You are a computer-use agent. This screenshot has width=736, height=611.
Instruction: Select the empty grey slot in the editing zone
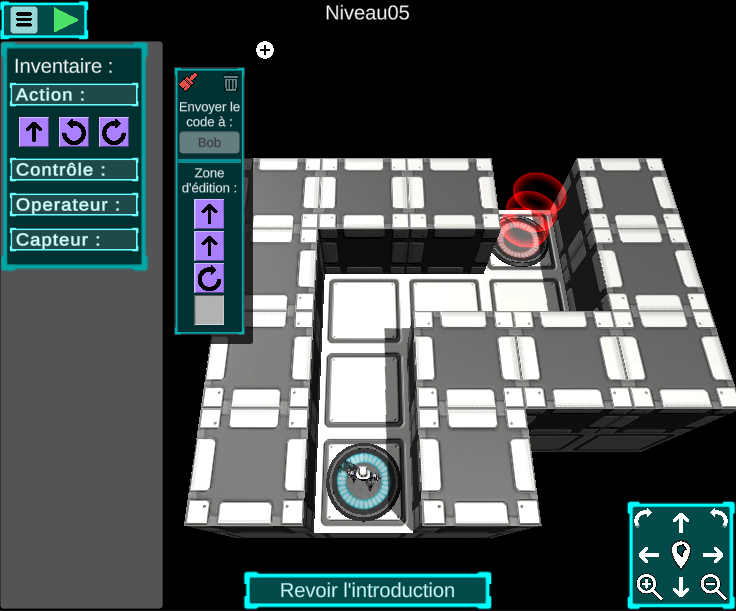(209, 311)
